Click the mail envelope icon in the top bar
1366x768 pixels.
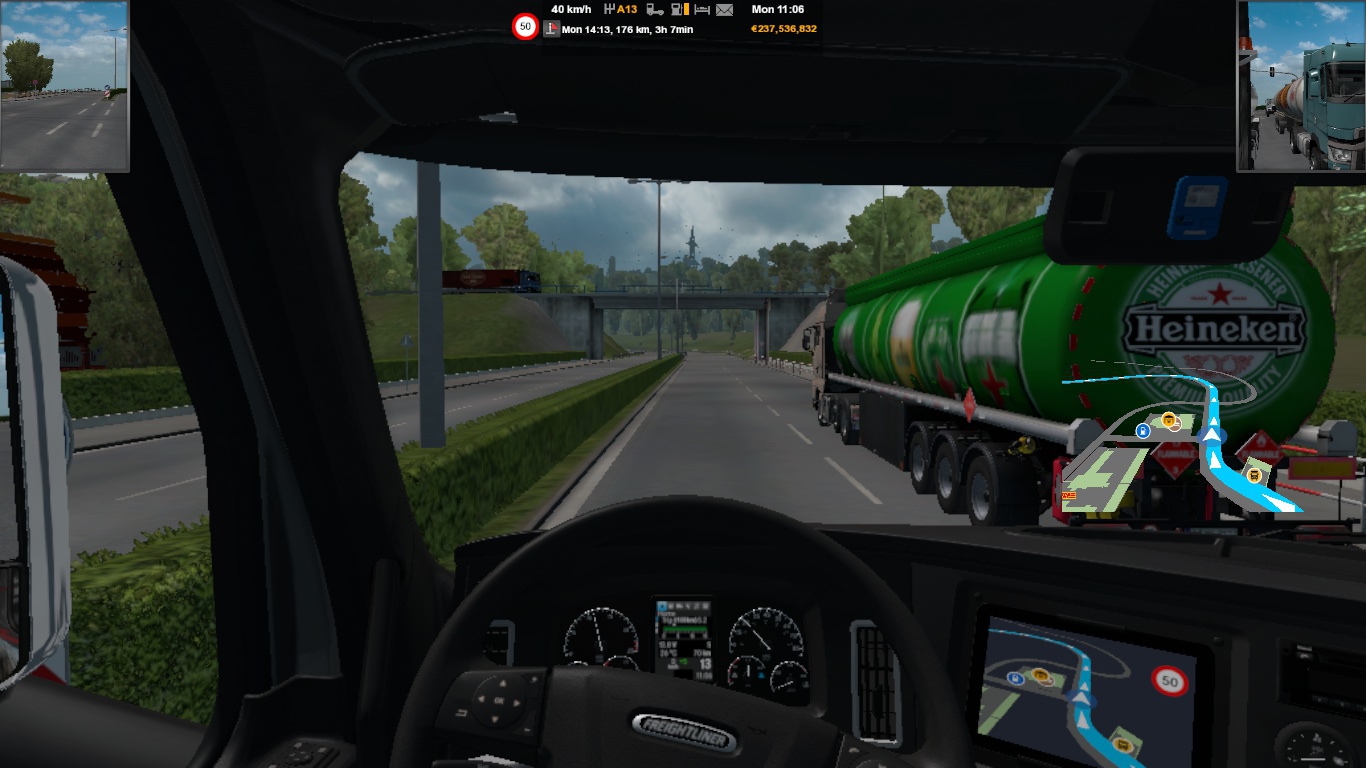click(724, 10)
